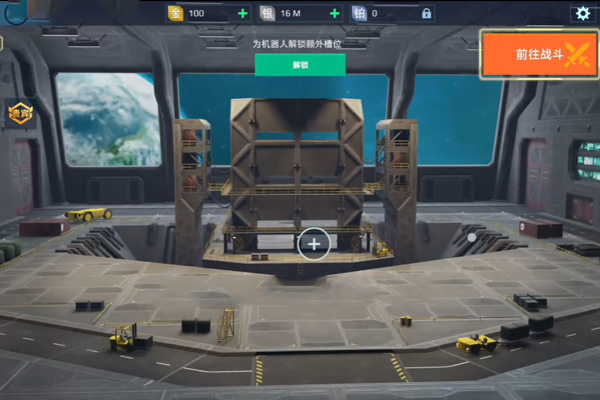The width and height of the screenshot is (600, 400).
Task: Add more gold with the plus button
Action: [243, 14]
